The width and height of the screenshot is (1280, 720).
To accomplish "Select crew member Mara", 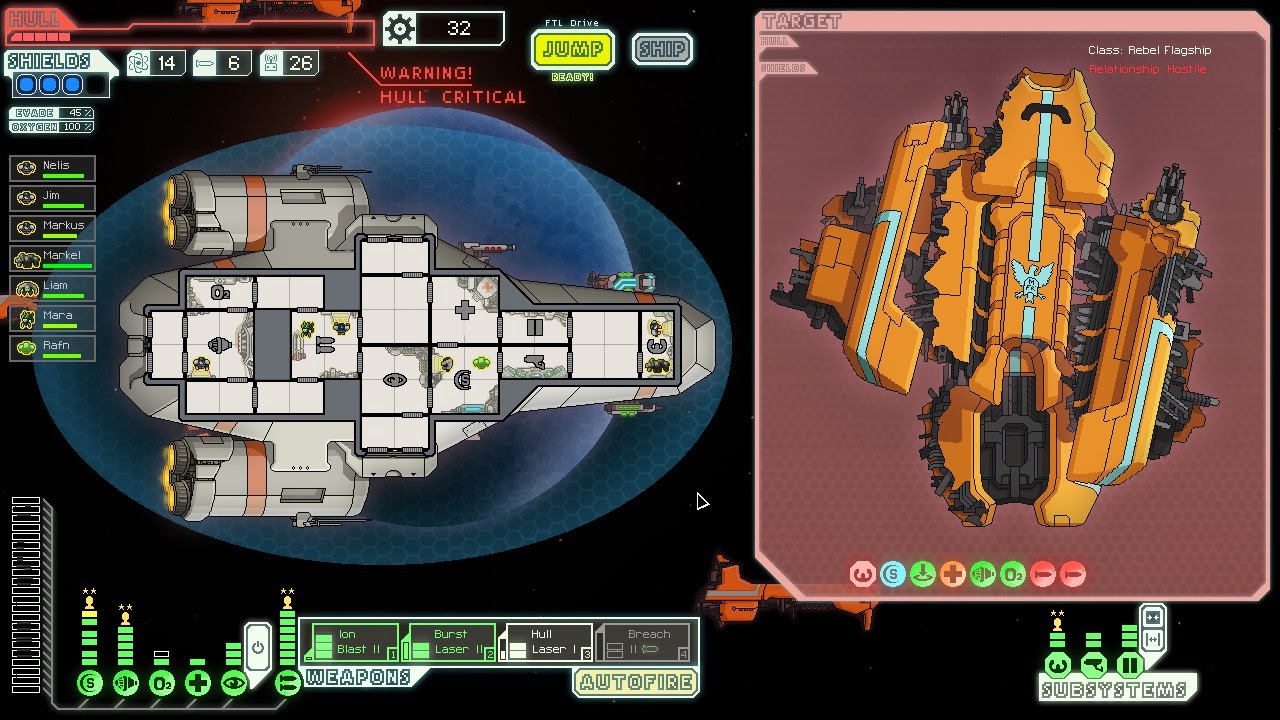I will 53,318.
